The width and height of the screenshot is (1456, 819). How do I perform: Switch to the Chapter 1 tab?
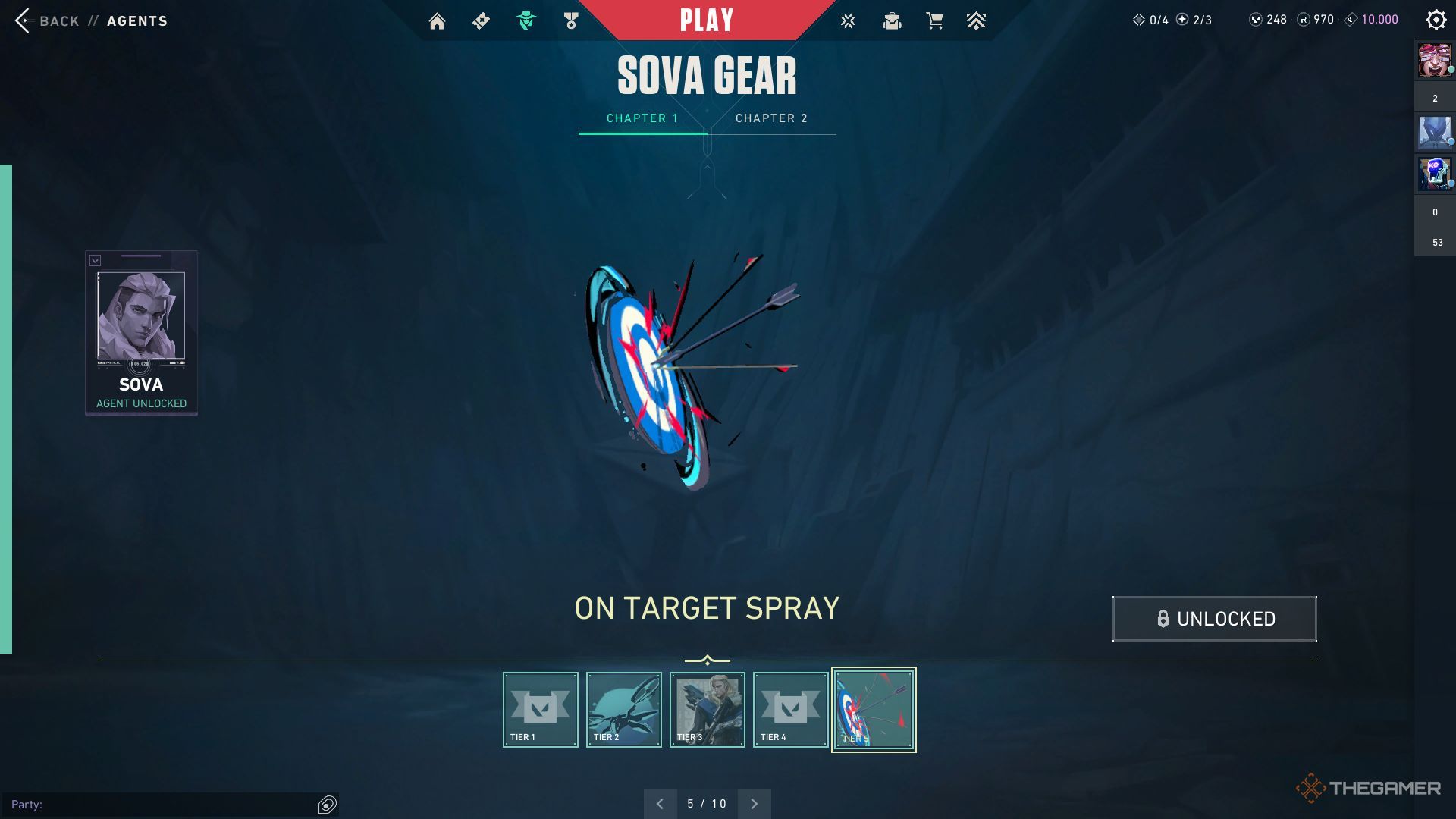[642, 118]
